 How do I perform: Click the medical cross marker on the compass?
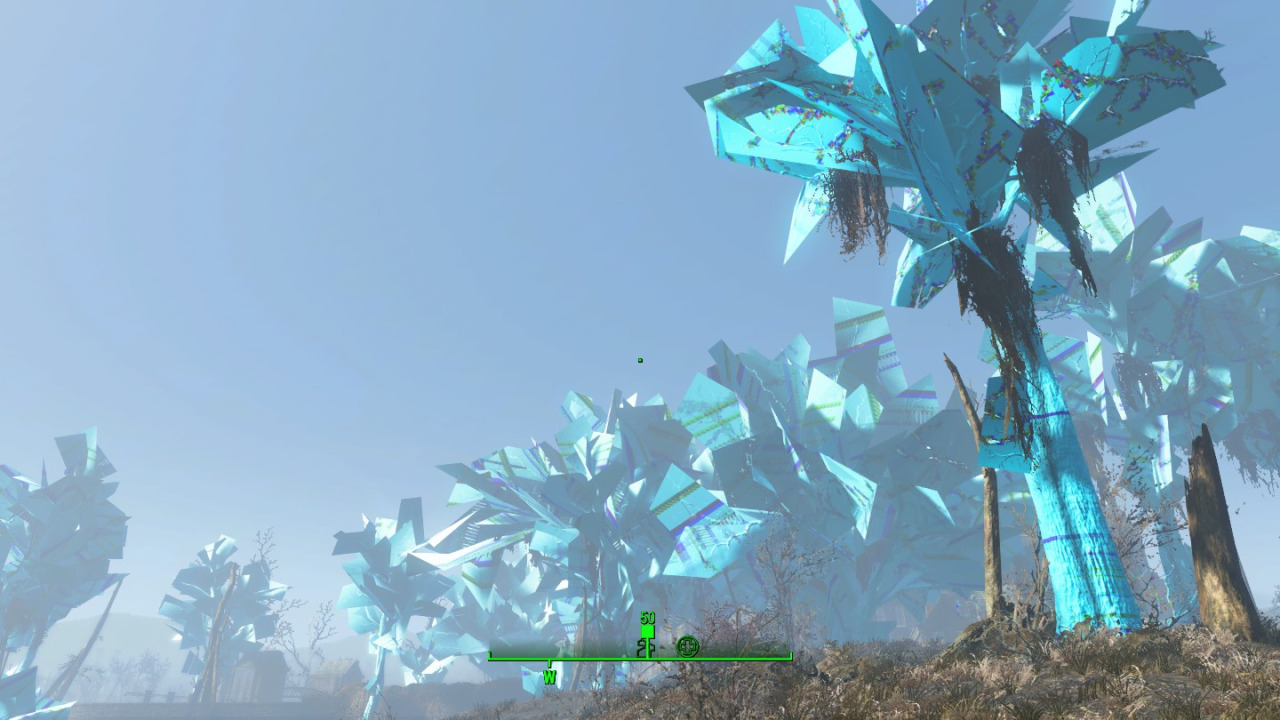[687, 646]
